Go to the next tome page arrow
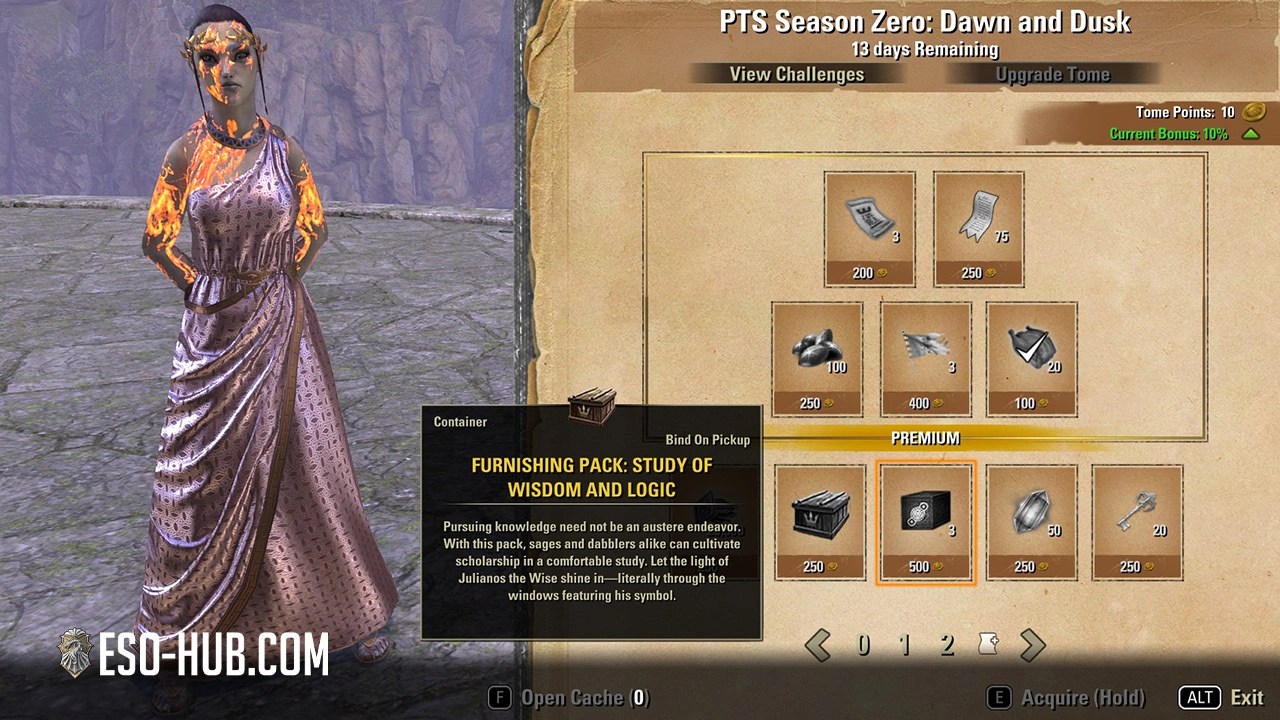1280x720 pixels. [x=1032, y=645]
